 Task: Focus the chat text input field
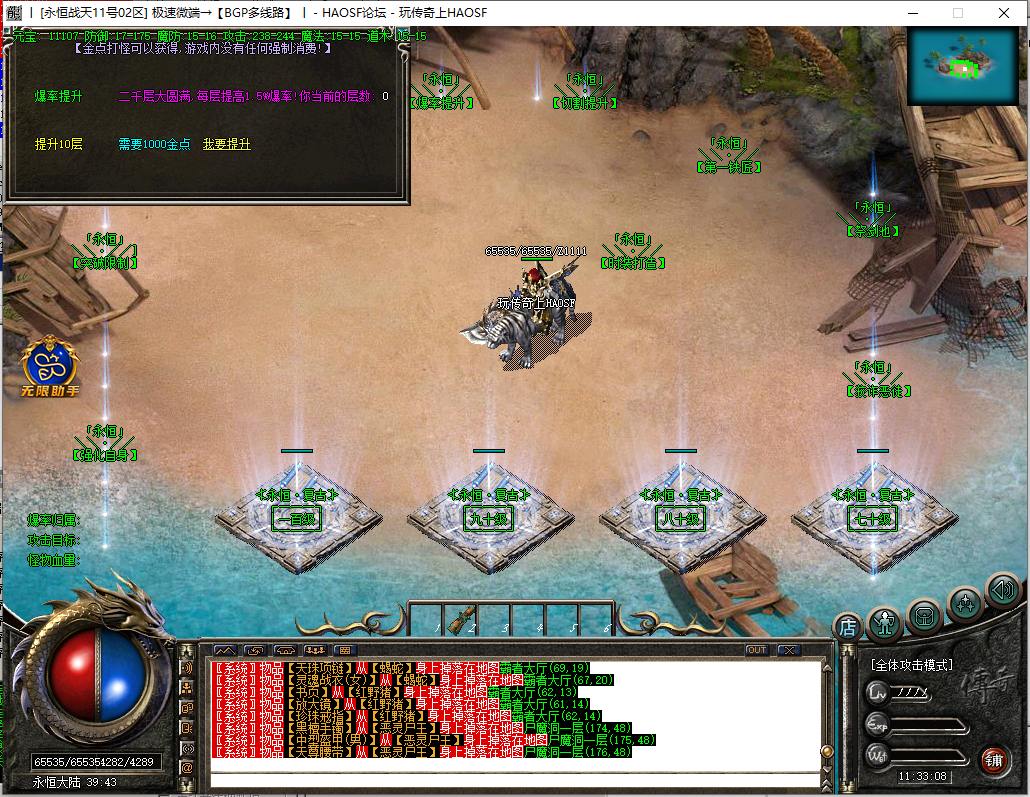click(515, 779)
